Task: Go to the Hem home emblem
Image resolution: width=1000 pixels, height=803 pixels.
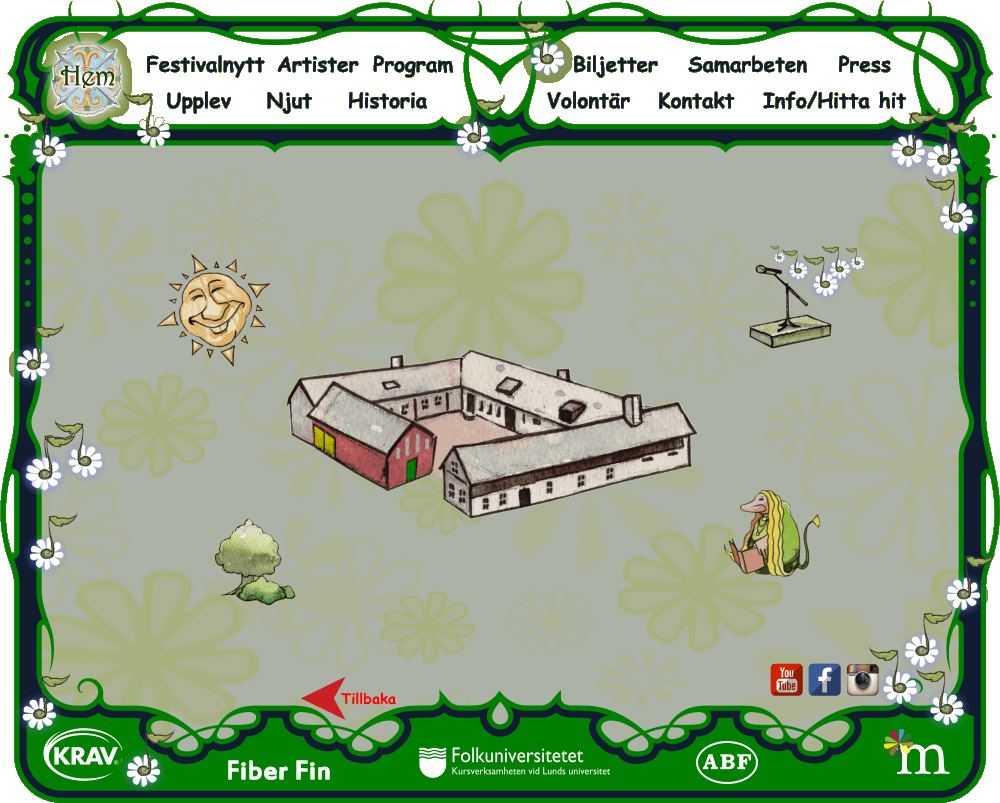Action: pyautogui.click(x=86, y=74)
